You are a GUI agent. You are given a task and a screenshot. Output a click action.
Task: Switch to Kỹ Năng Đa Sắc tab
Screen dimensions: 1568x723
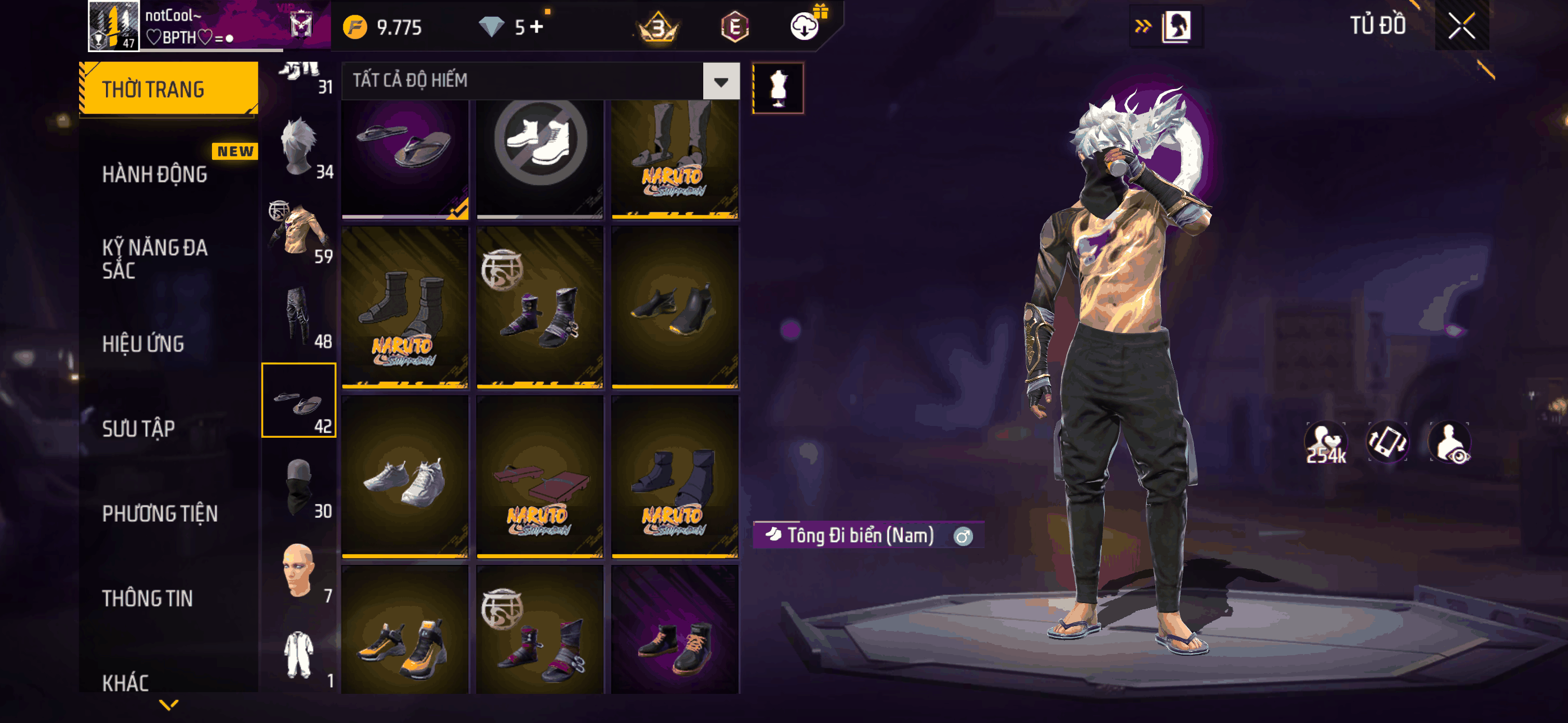(155, 258)
